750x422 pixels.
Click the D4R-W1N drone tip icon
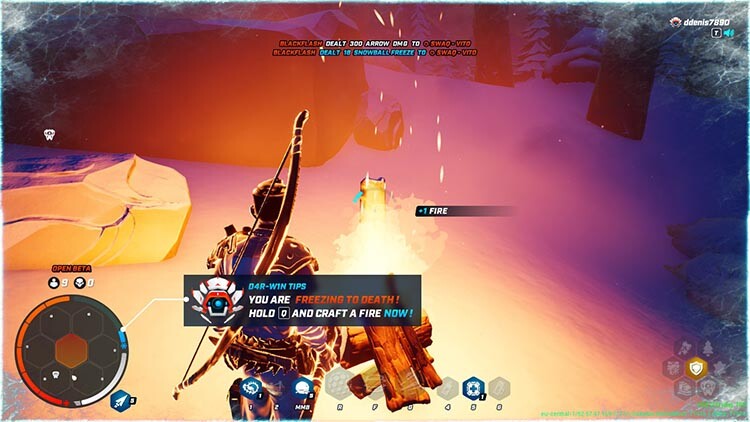[x=213, y=298]
